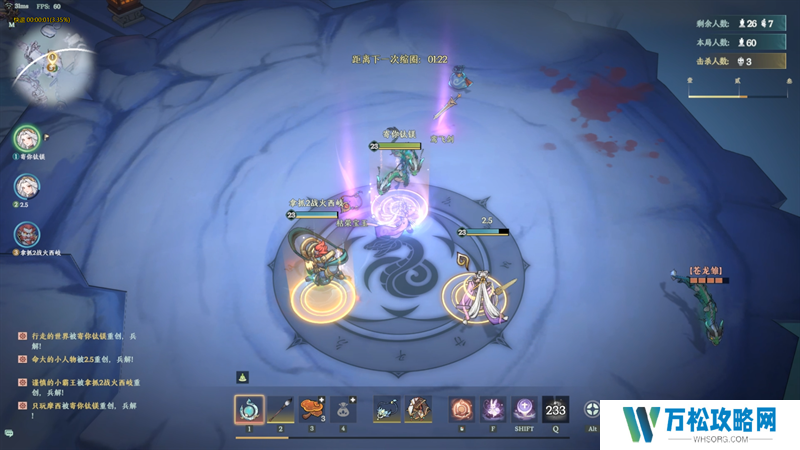
Task: Select teammate portrait labeled 2.5
Action: [x=27, y=186]
